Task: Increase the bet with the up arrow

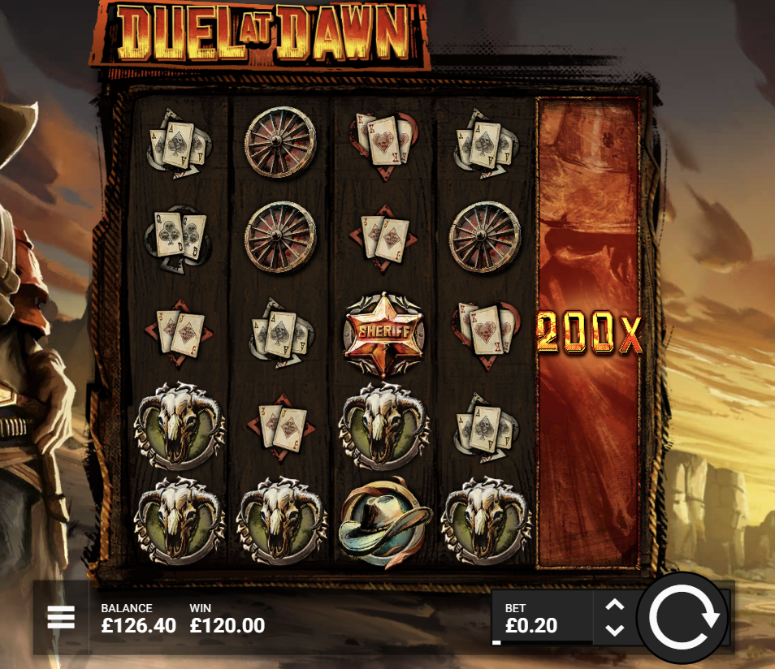Action: [x=615, y=604]
